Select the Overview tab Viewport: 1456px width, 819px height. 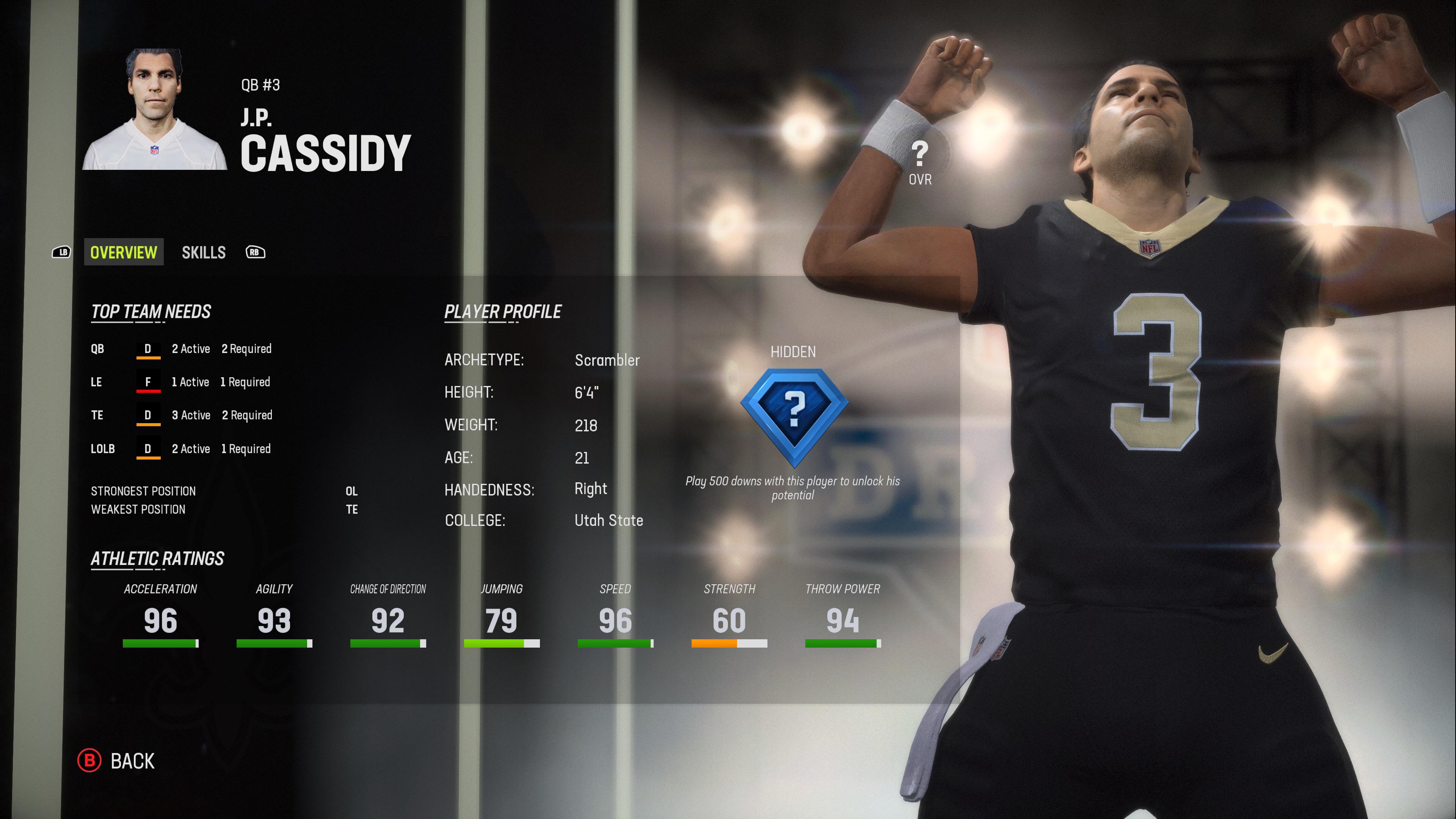tap(123, 252)
